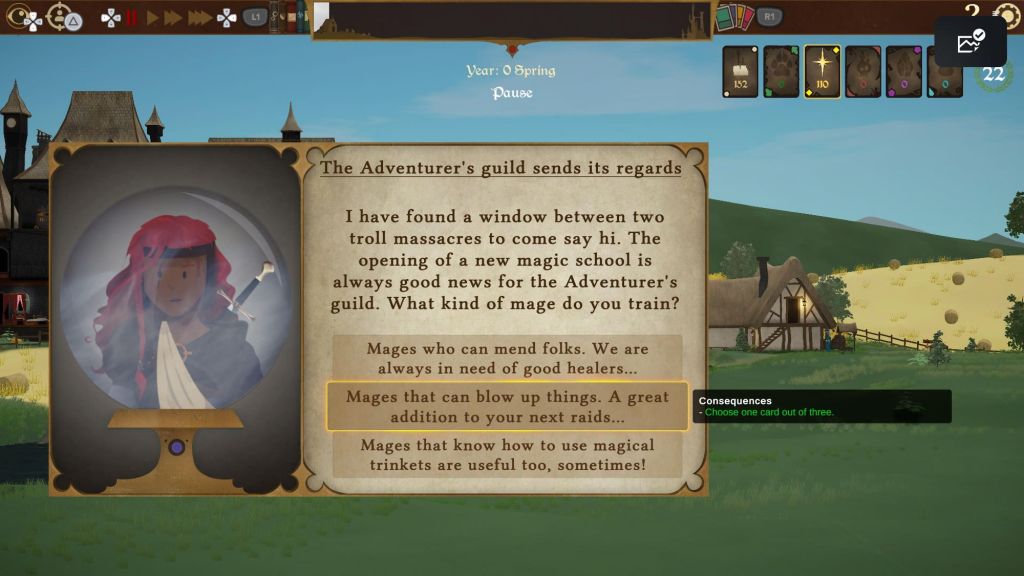Set game speed to normal play
The height and width of the screenshot is (576, 1024).
tap(152, 17)
